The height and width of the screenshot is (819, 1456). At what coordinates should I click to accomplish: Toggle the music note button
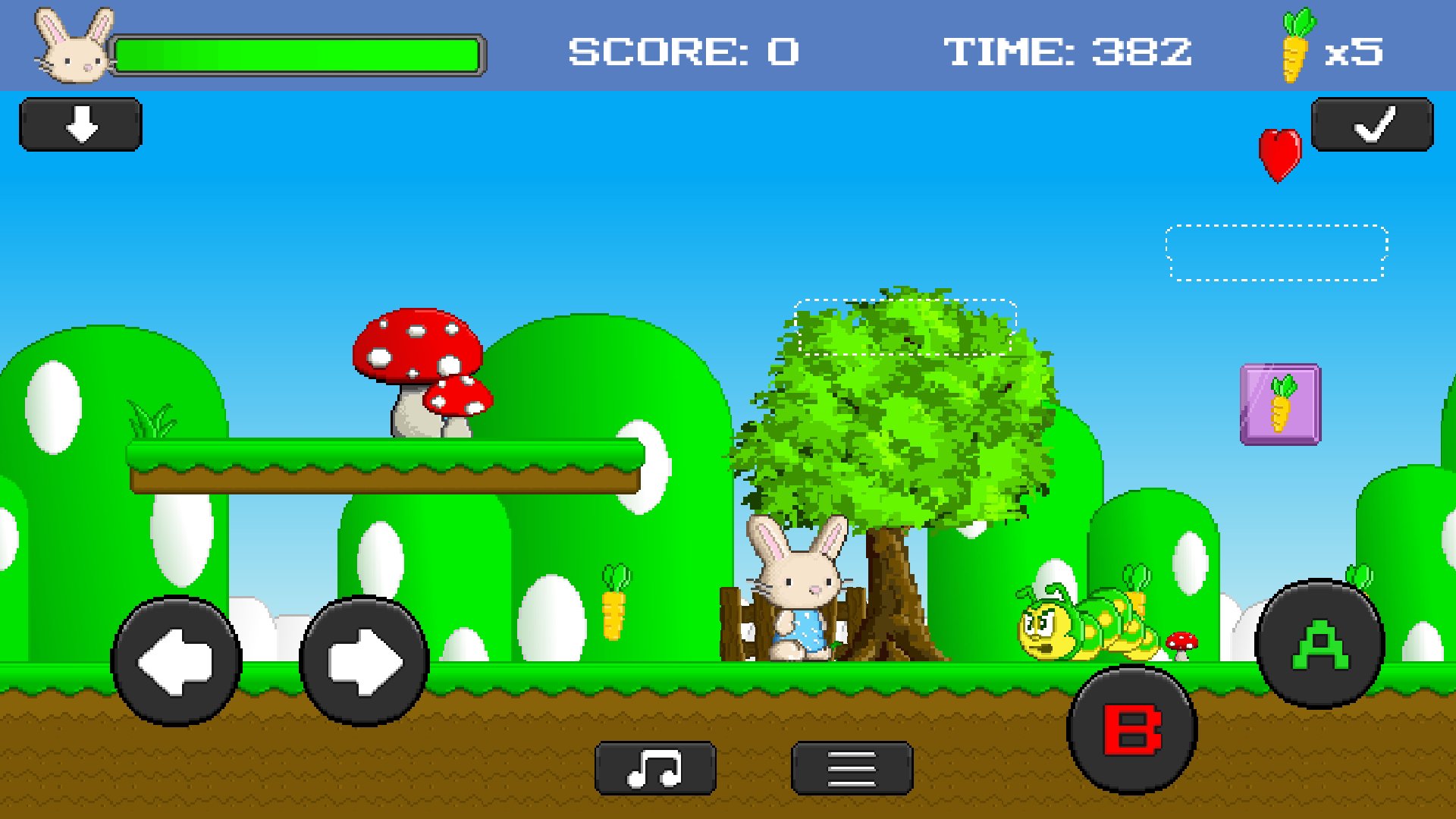(x=654, y=766)
